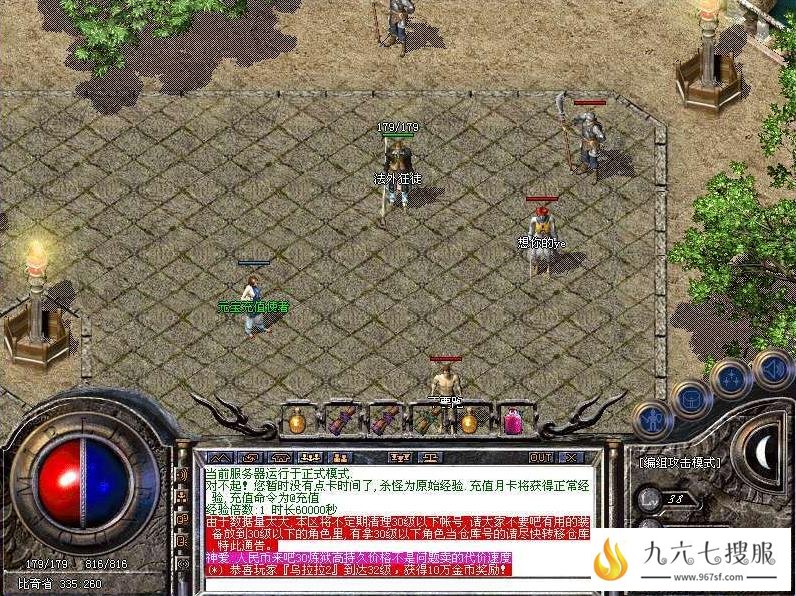Image resolution: width=796 pixels, height=596 pixels.
Task: Use the pink potion in the belt
Action: tap(512, 420)
